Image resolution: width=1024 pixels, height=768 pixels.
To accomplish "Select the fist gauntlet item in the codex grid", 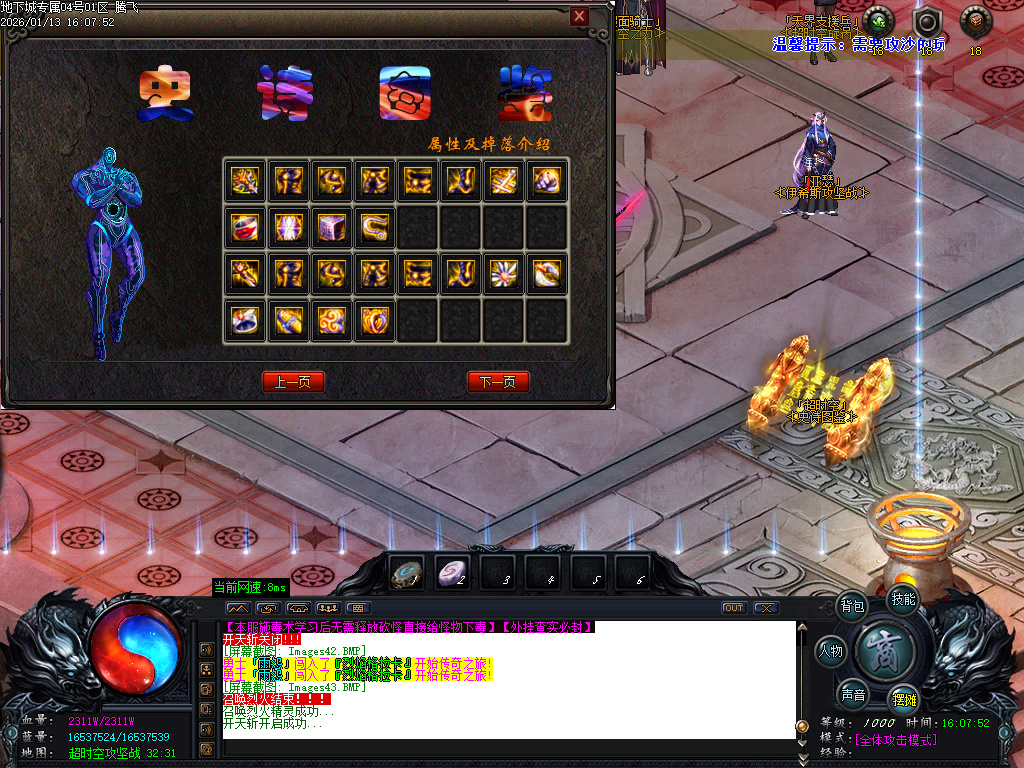I will 547,181.
